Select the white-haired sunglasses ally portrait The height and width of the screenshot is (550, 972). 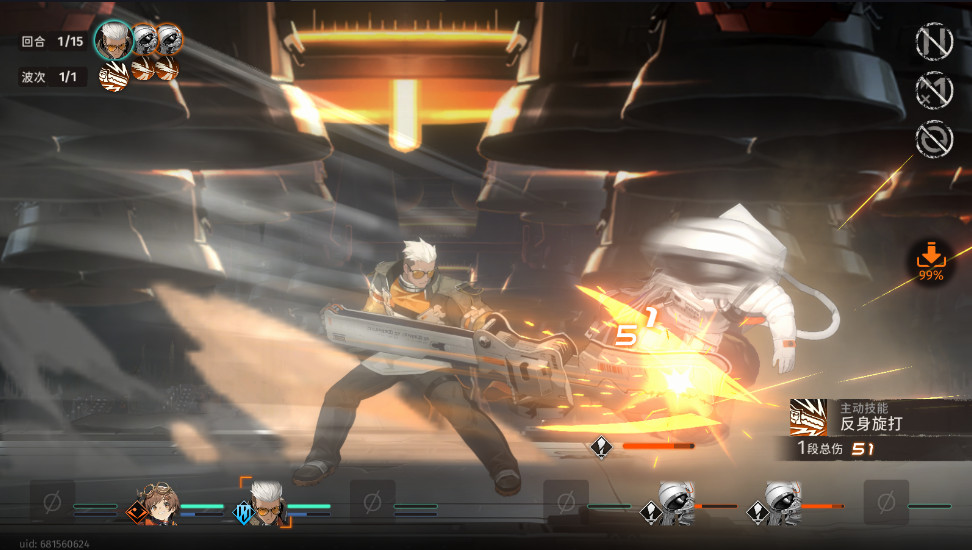point(266,500)
